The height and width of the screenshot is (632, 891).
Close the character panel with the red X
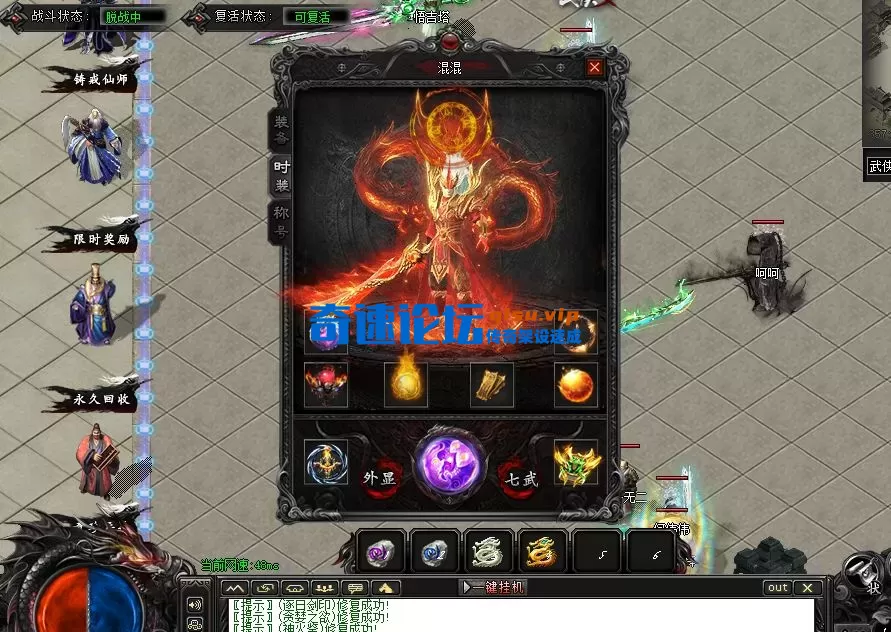595,67
